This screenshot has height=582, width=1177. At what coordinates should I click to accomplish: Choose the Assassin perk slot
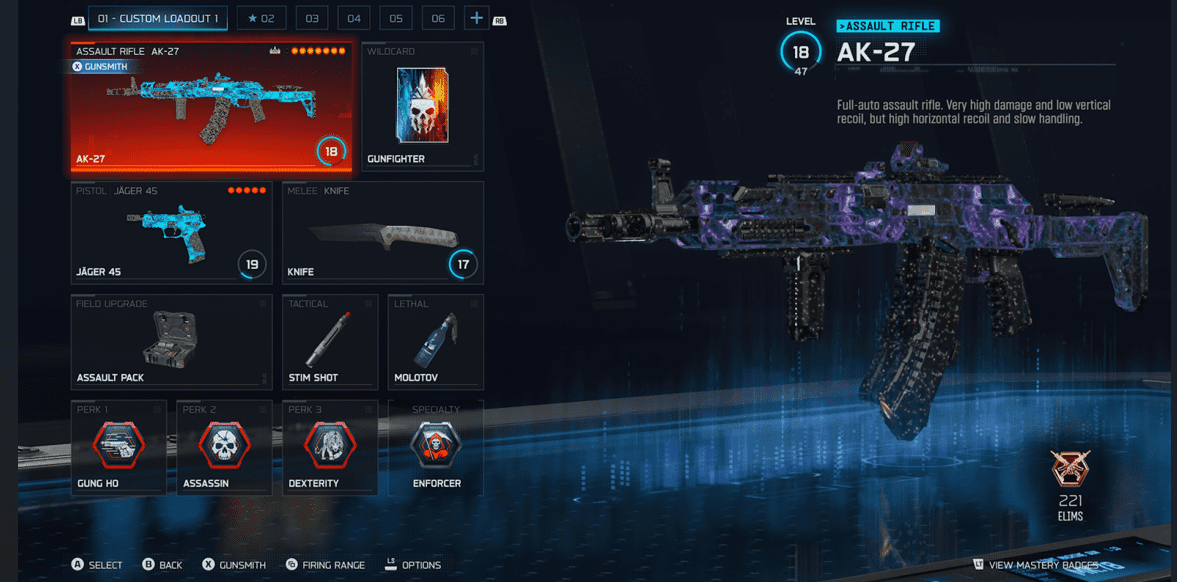point(225,448)
